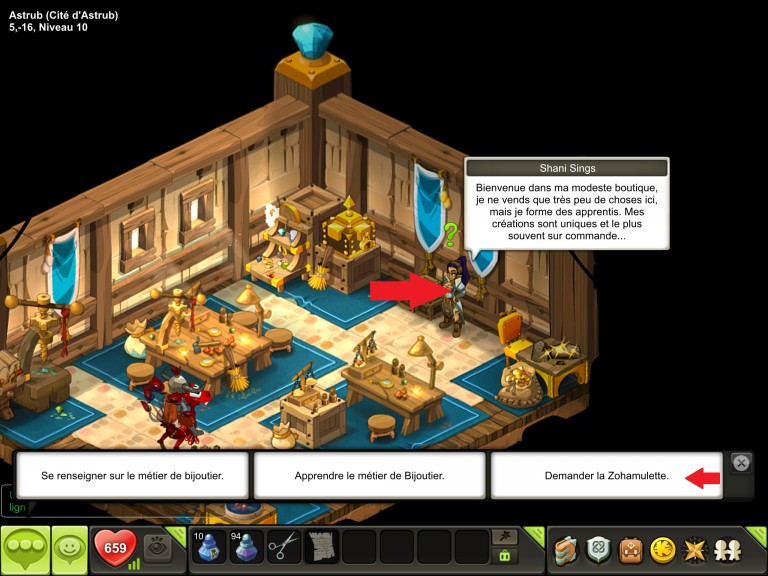Select the parchment scroll slot
The width and height of the screenshot is (768, 576).
(x=321, y=547)
